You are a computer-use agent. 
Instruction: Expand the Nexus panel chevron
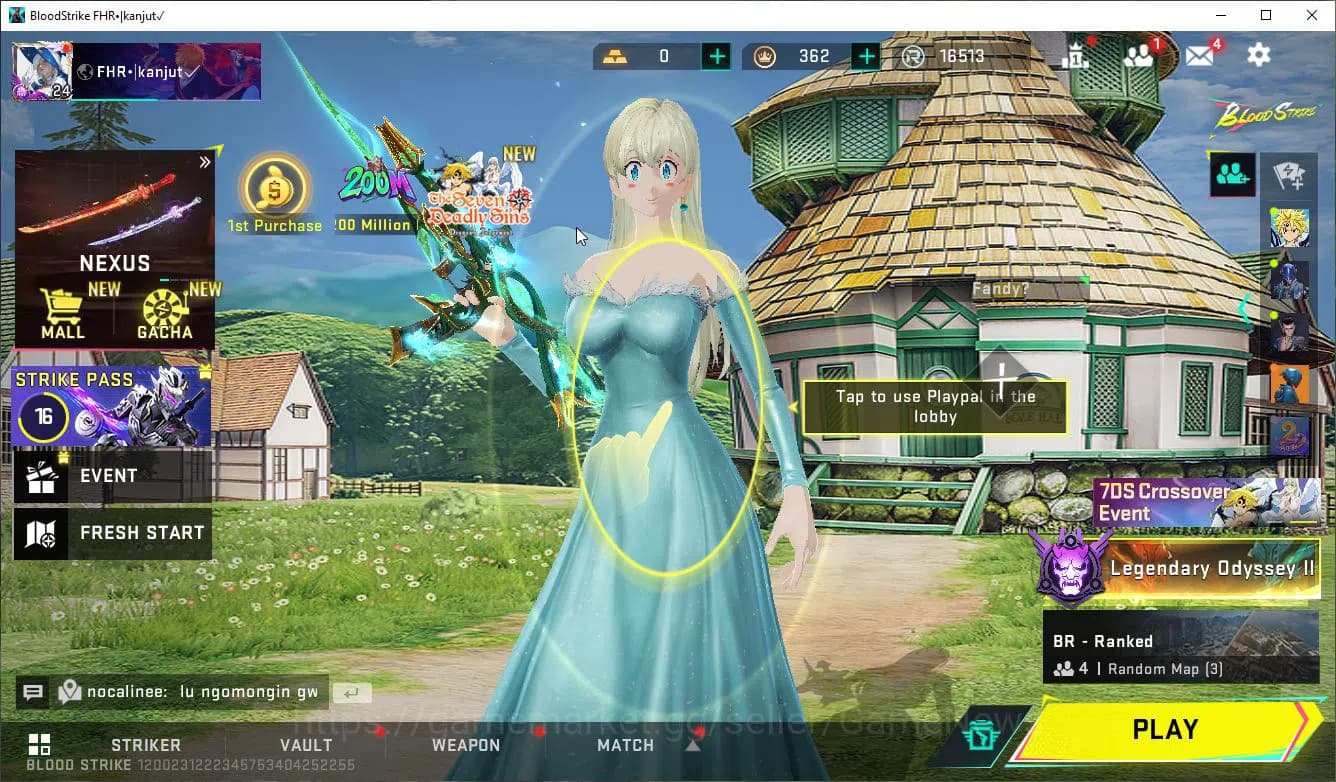(x=205, y=161)
